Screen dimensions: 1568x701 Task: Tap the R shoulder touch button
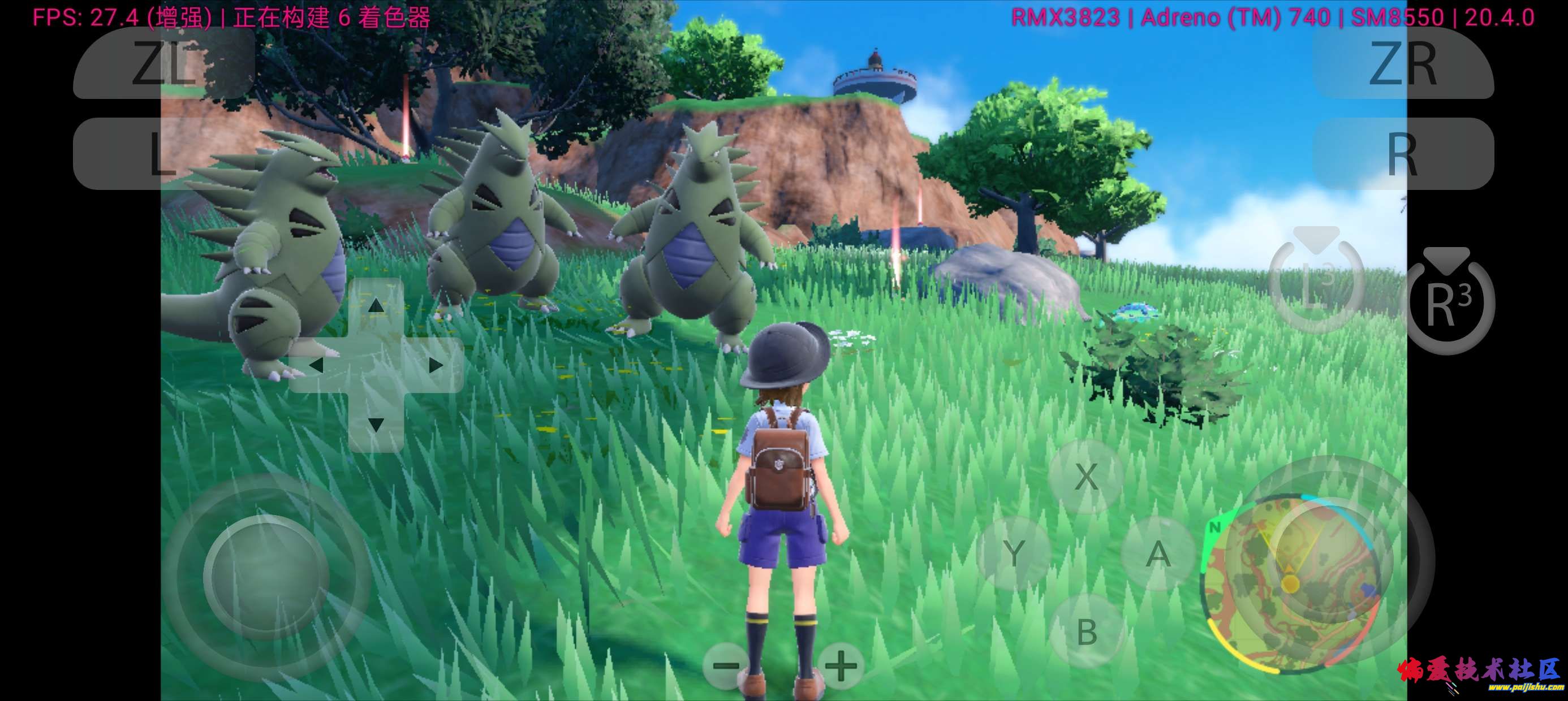[1402, 153]
